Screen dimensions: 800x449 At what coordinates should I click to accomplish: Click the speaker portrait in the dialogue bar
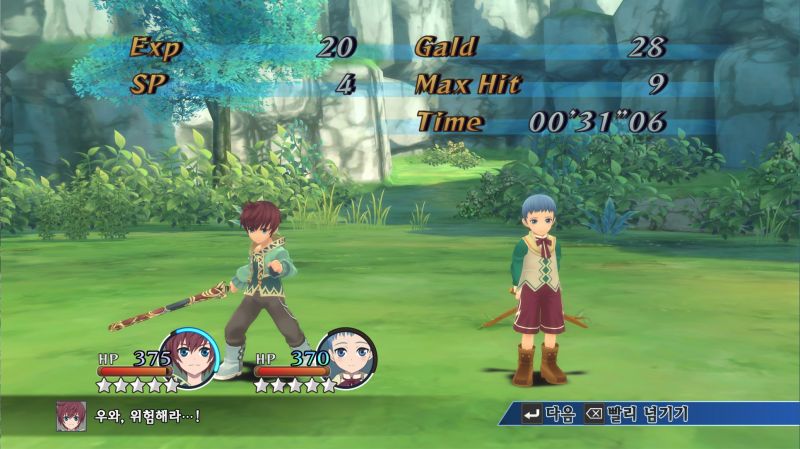click(70, 415)
